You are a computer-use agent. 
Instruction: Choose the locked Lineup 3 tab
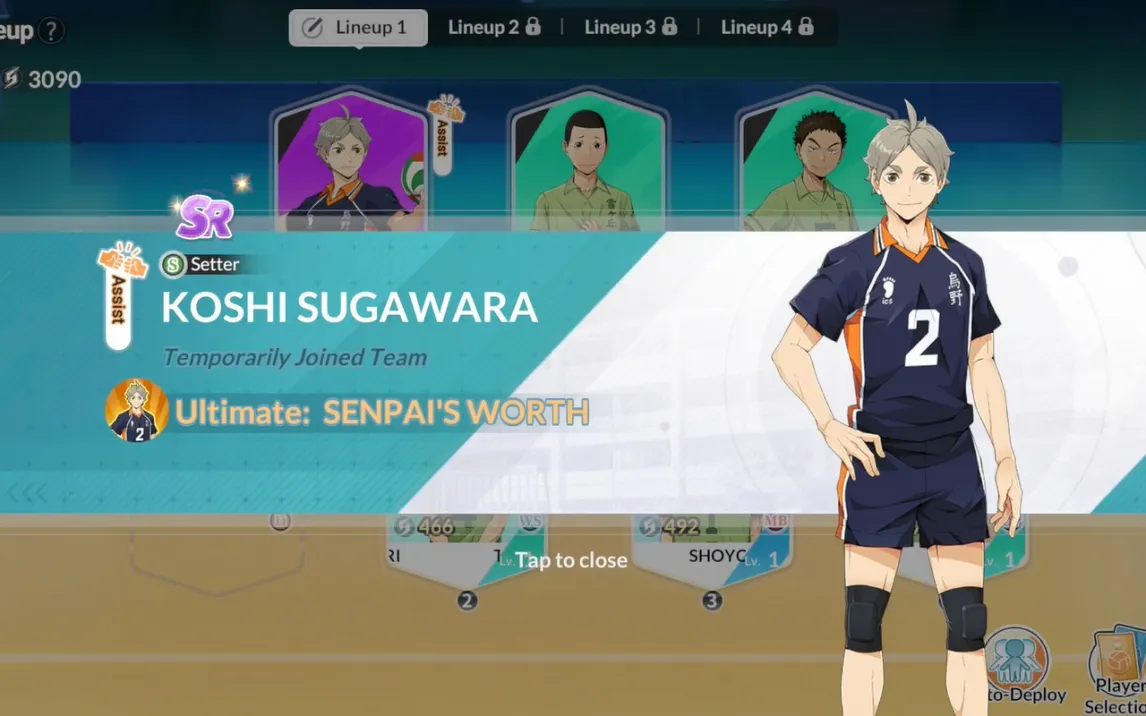(x=630, y=28)
